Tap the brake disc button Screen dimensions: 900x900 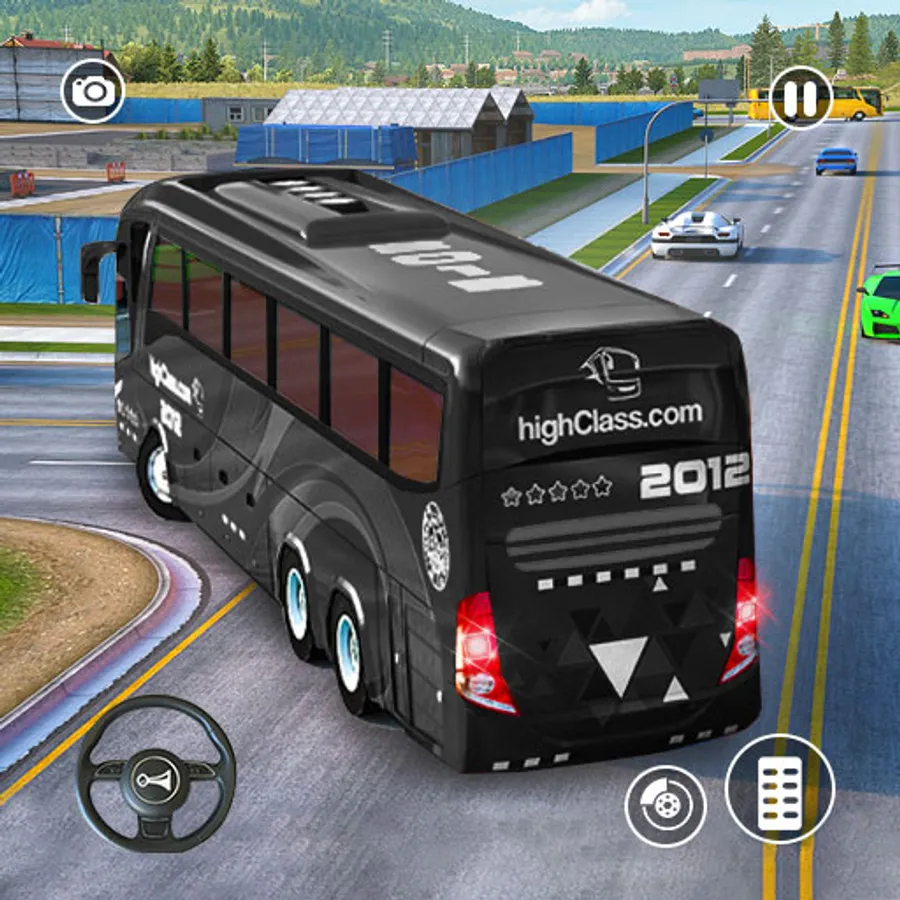click(x=665, y=806)
